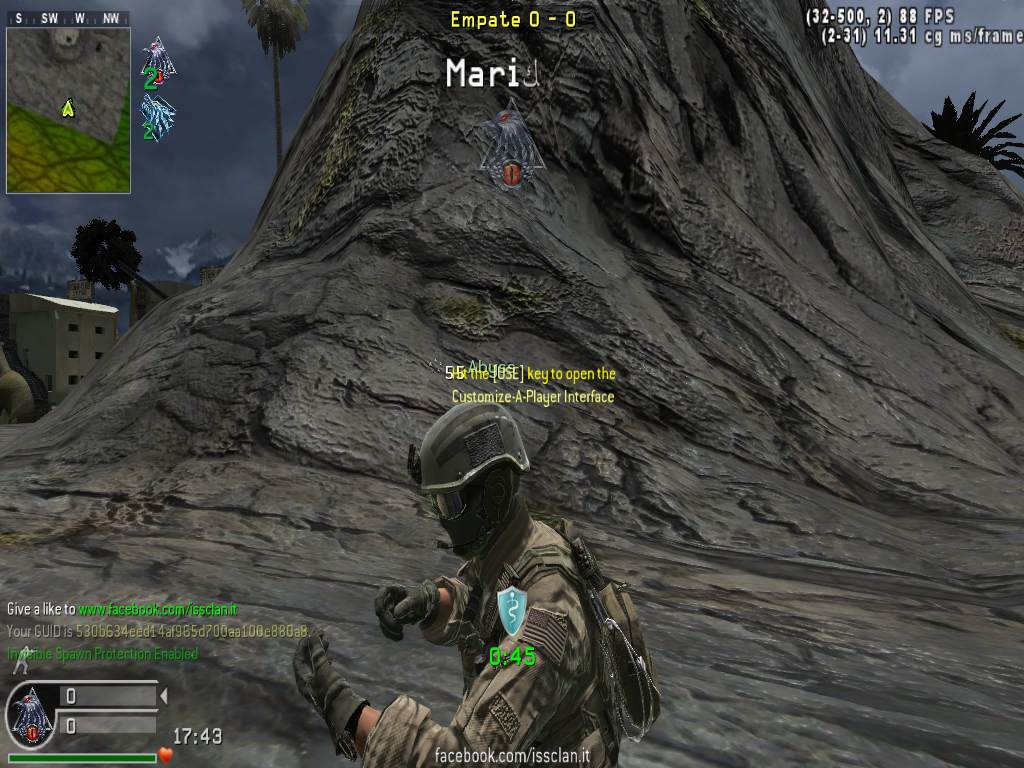Select the blue eagle team score icon
Viewport: 1024px width, 768px height.
point(158,118)
